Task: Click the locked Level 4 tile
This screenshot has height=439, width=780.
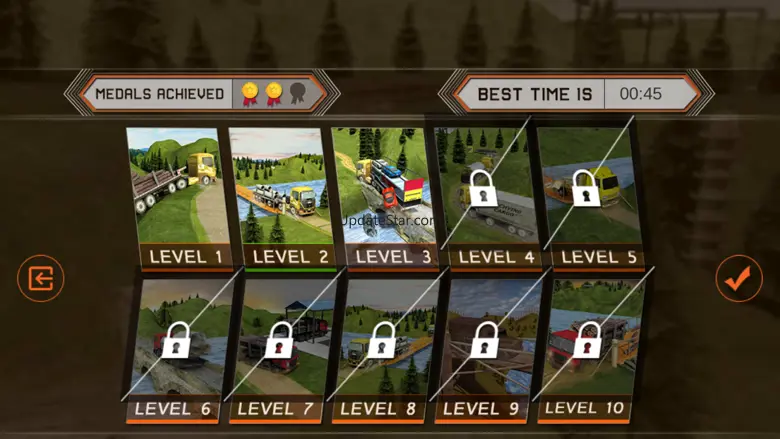Action: click(x=484, y=198)
